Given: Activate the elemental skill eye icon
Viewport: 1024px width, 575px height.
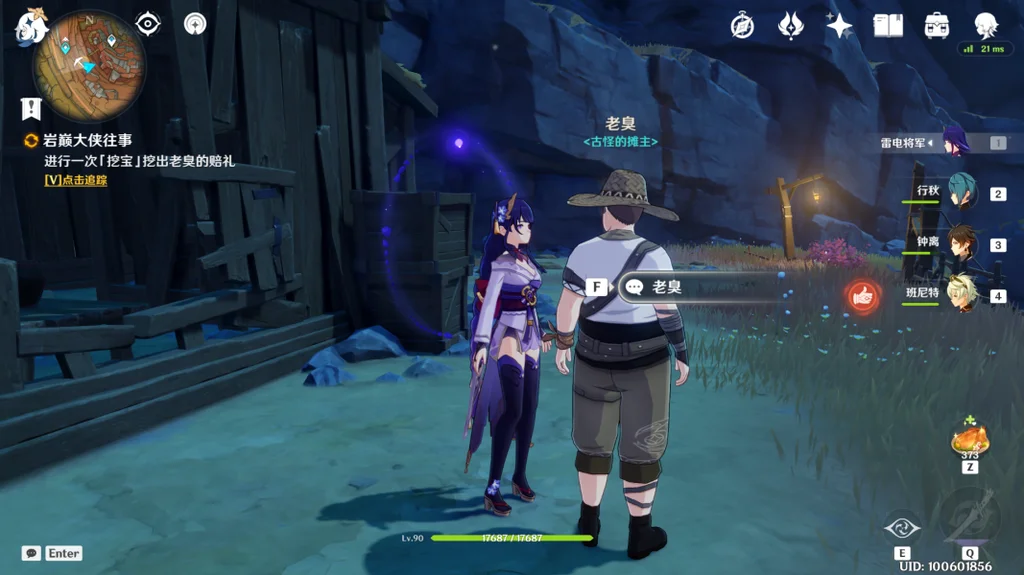Looking at the screenshot, I should coord(902,527).
